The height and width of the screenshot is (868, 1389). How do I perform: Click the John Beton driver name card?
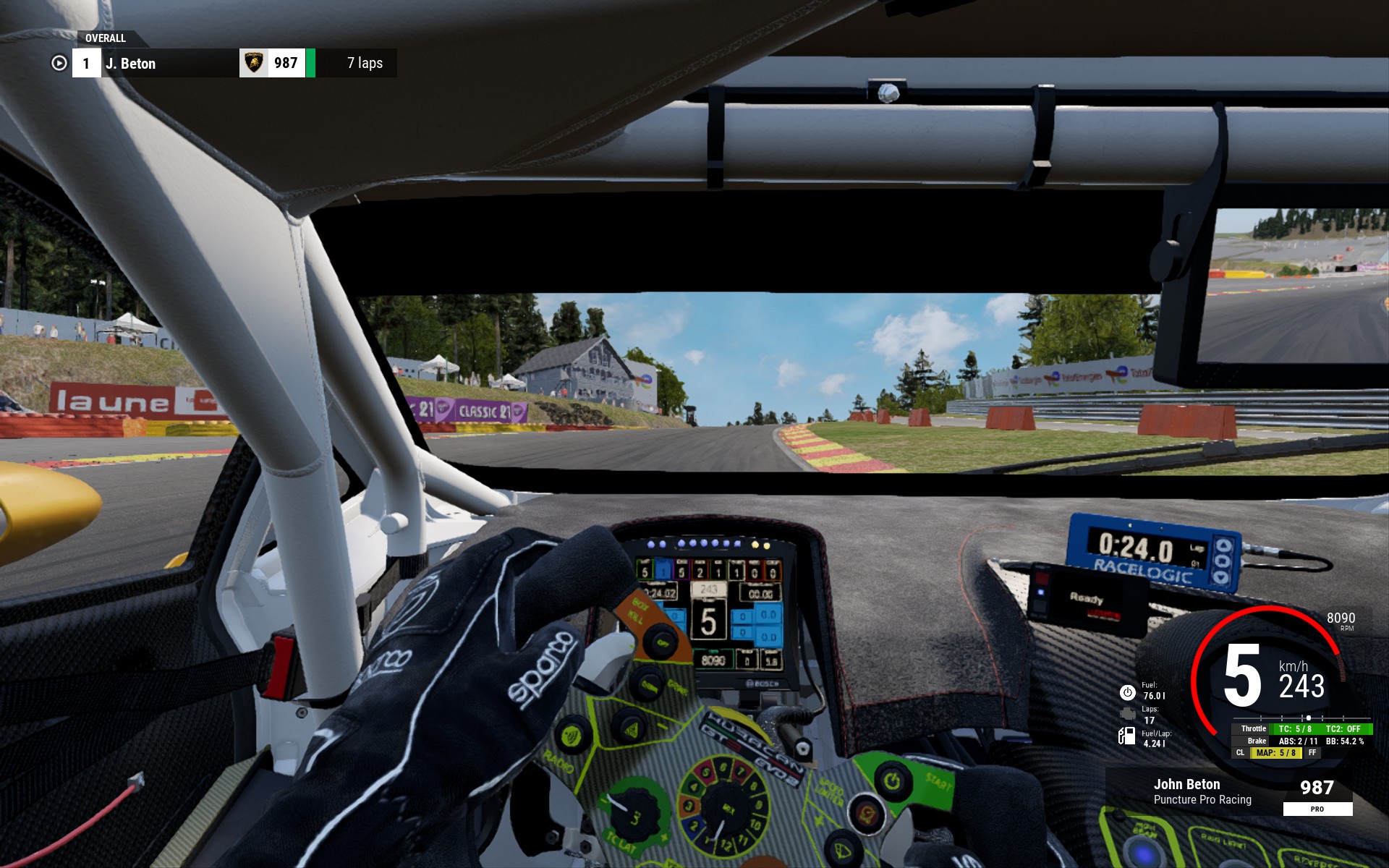coord(1202,791)
